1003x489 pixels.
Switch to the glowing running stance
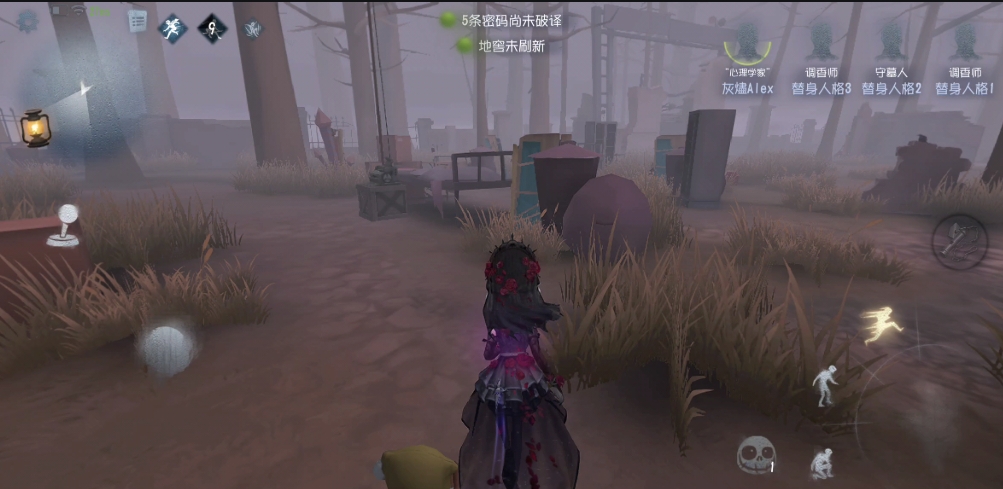click(x=883, y=325)
